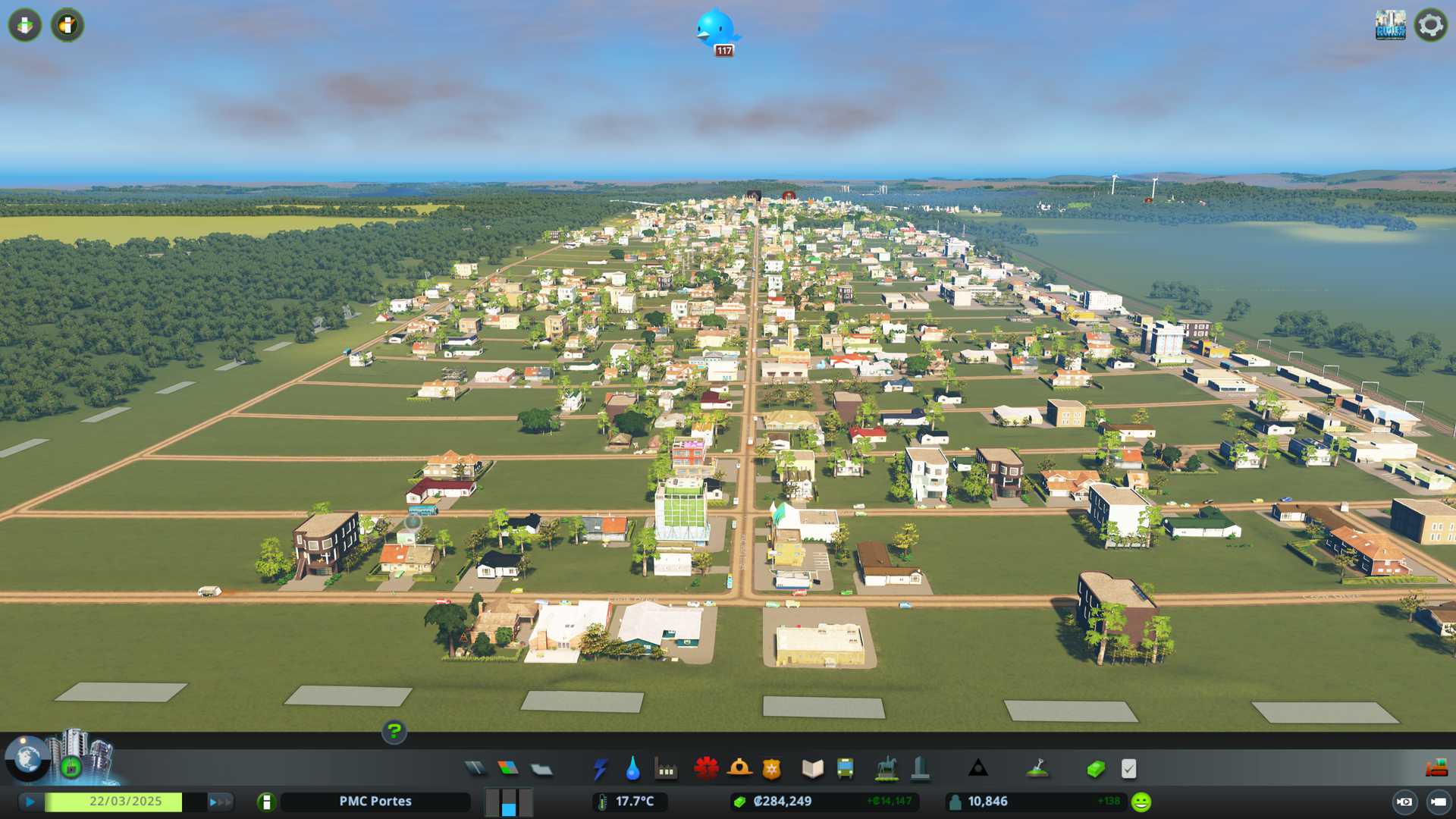Select the electricity lightning bolt menu

click(x=600, y=769)
